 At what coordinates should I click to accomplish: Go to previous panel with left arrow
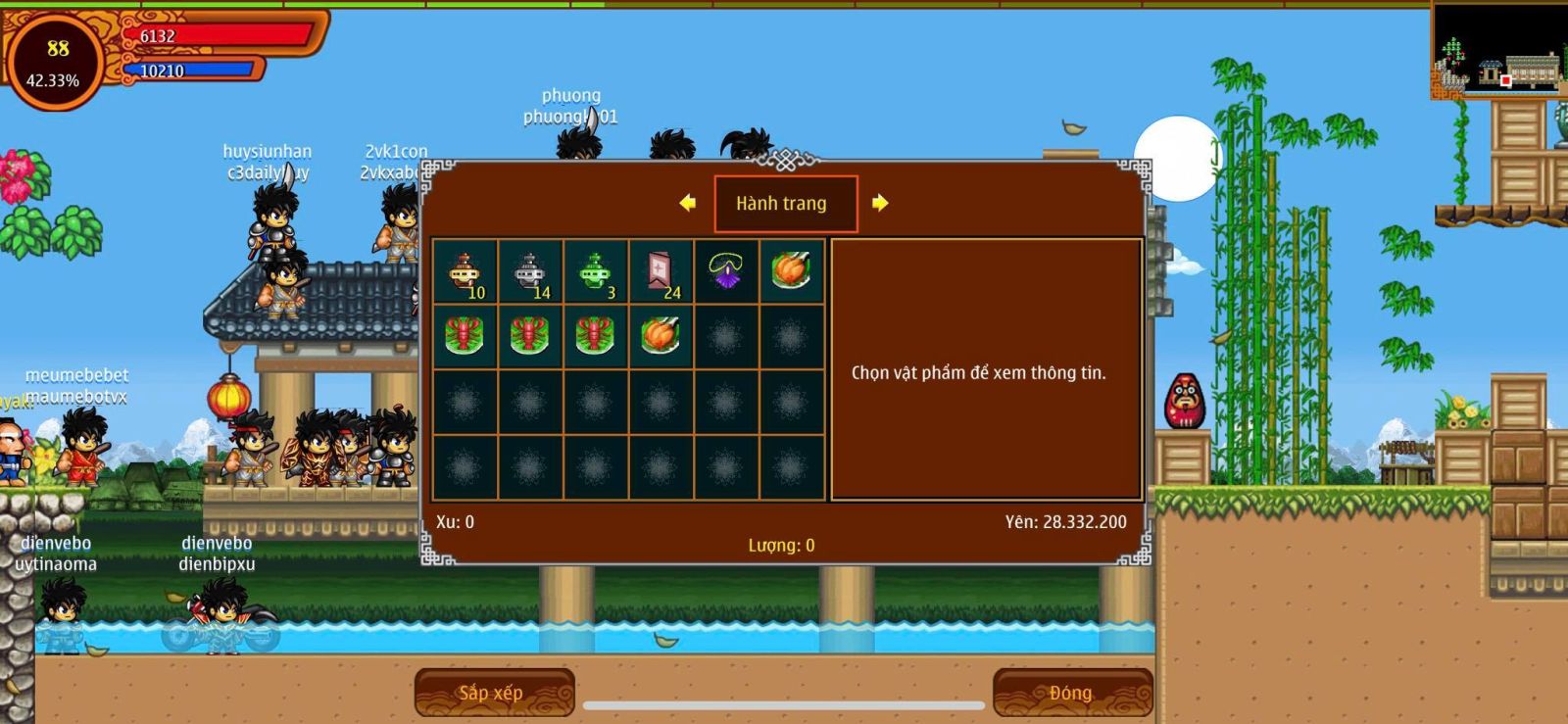point(688,203)
